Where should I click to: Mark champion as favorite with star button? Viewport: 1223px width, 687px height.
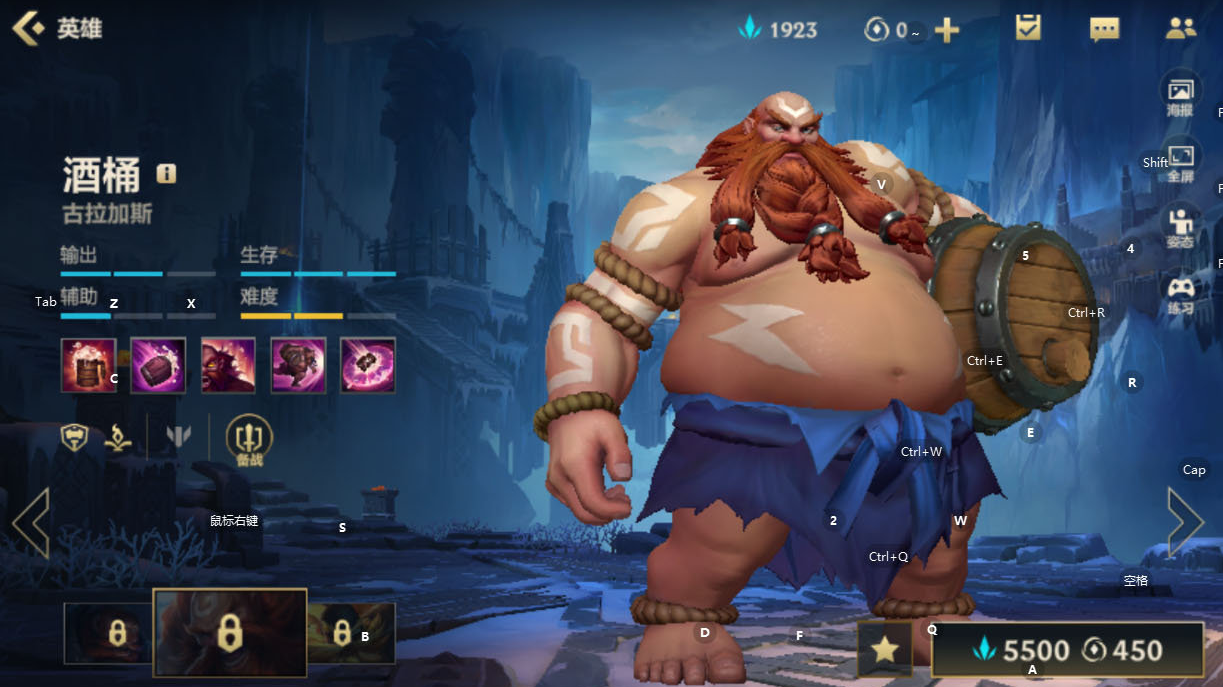(884, 650)
